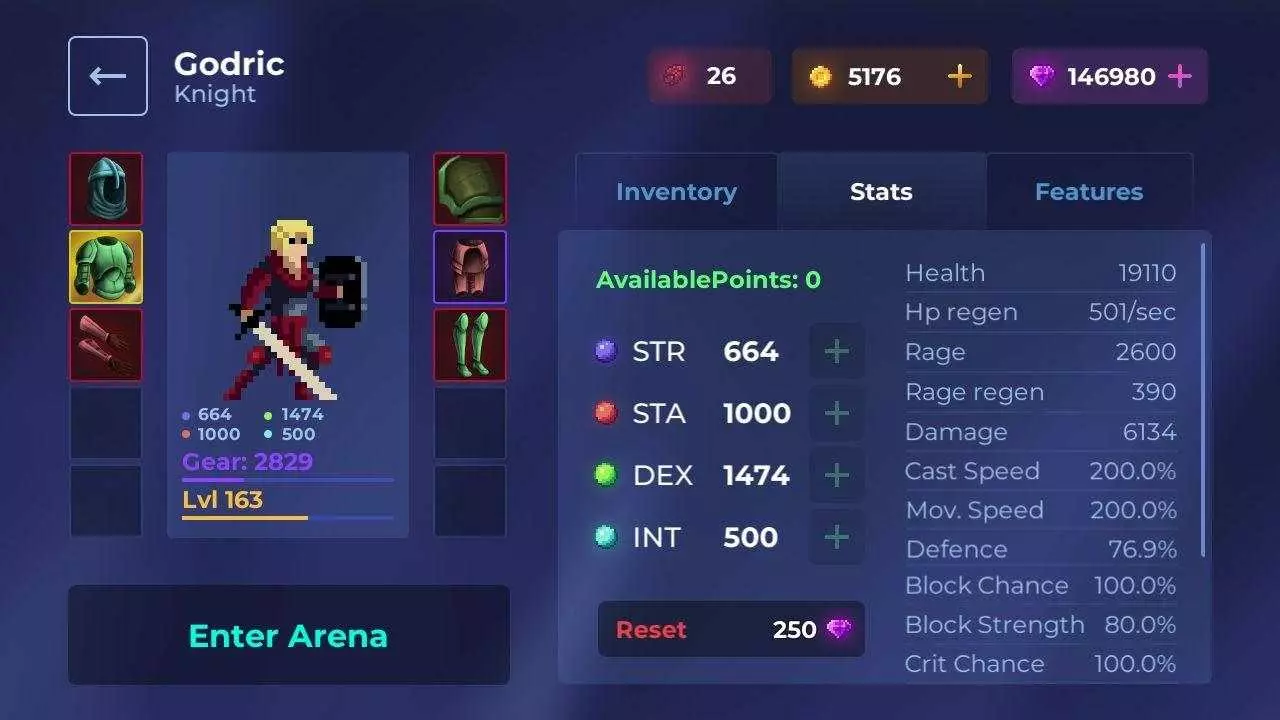Select the hooded helmet equipment slot
1280x720 pixels.
tap(106, 188)
